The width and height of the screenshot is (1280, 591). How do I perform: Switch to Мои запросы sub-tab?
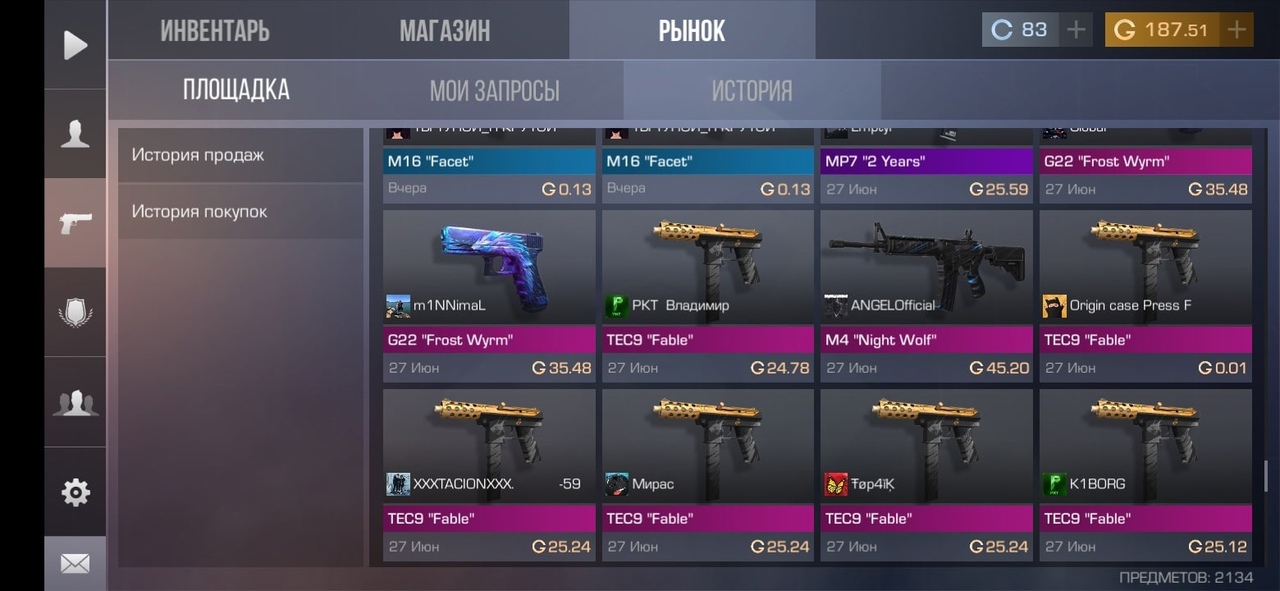click(x=494, y=91)
